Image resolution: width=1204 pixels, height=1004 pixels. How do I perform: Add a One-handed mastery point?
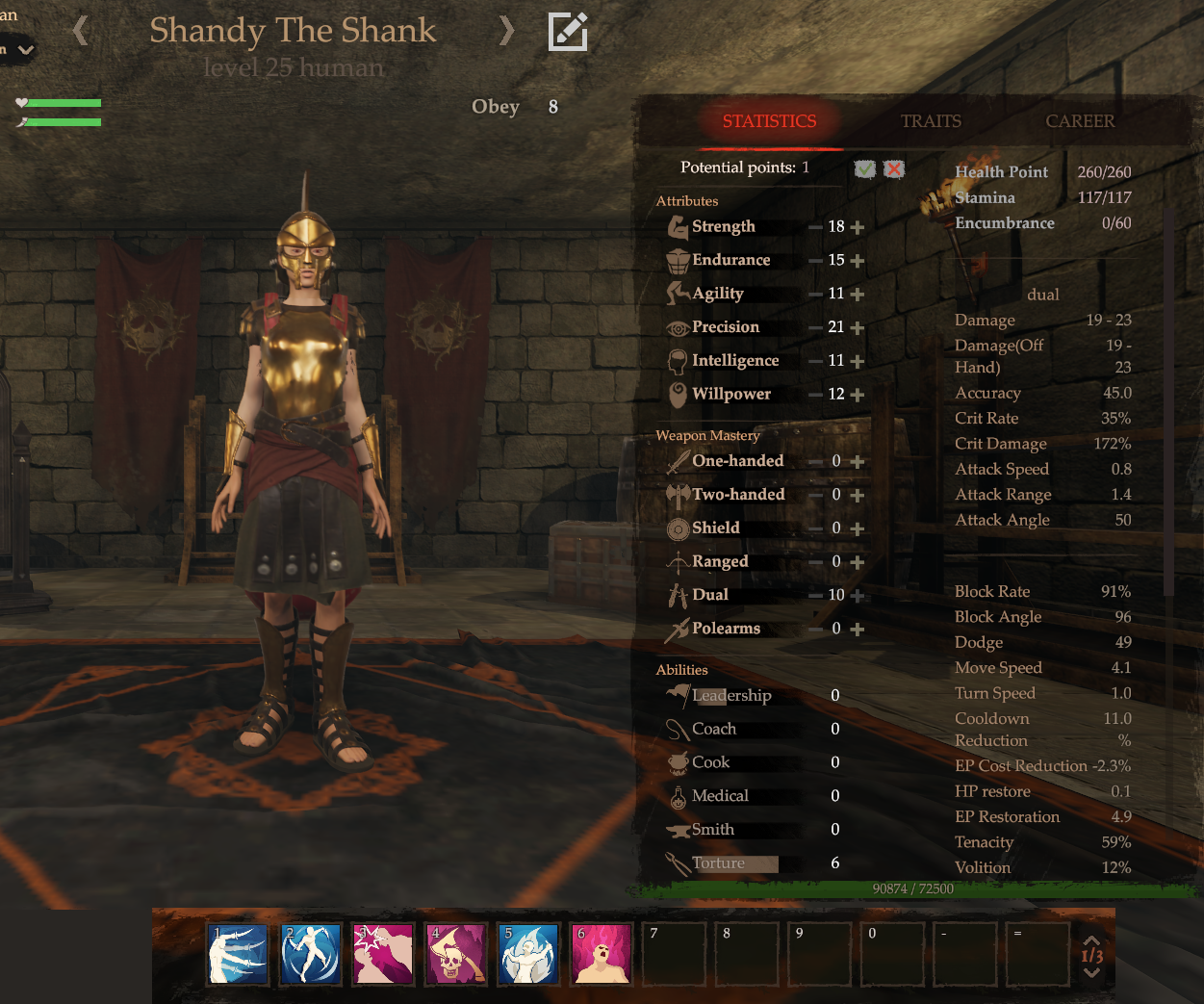click(858, 462)
